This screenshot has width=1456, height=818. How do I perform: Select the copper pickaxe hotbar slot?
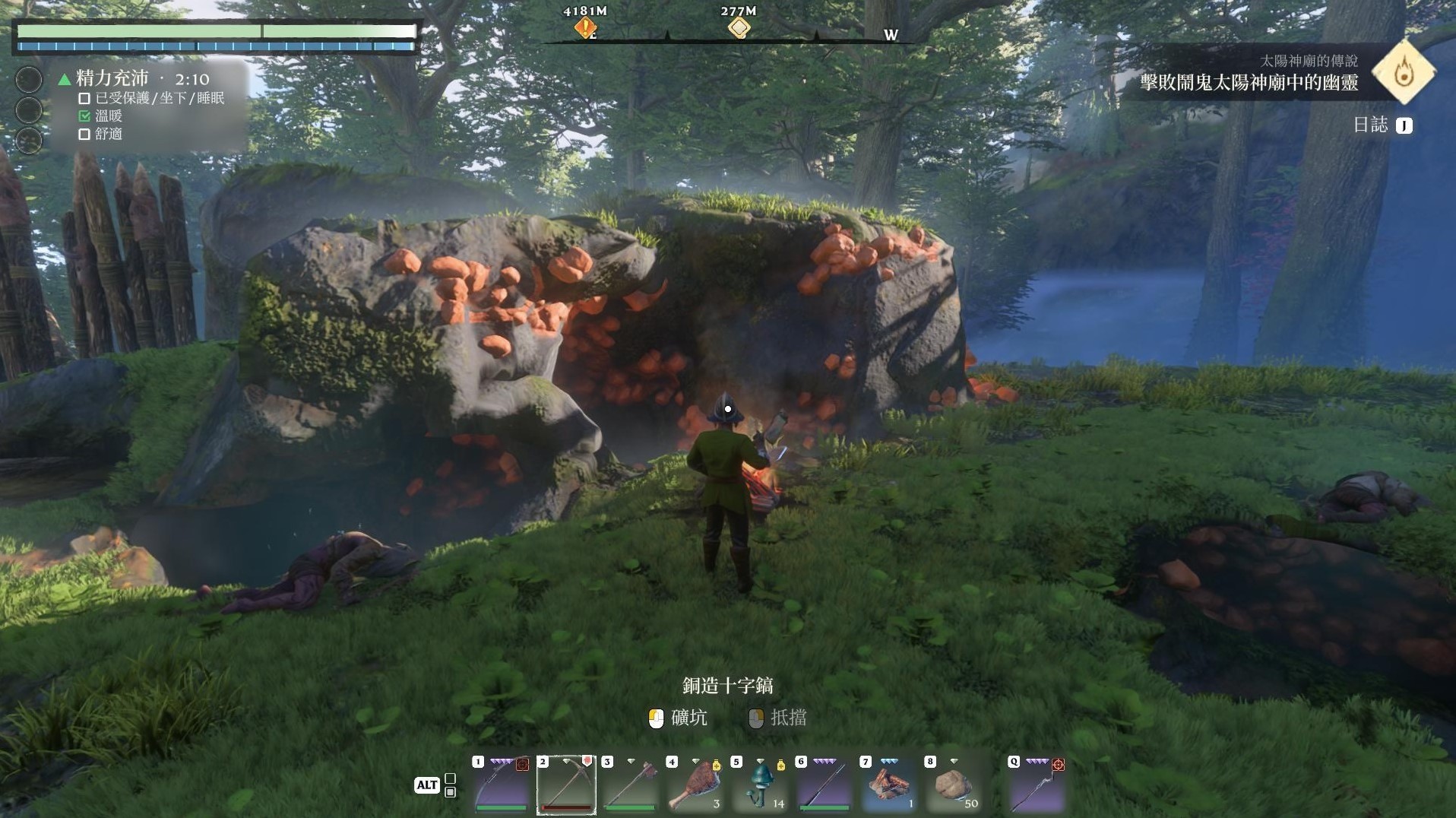point(566,785)
